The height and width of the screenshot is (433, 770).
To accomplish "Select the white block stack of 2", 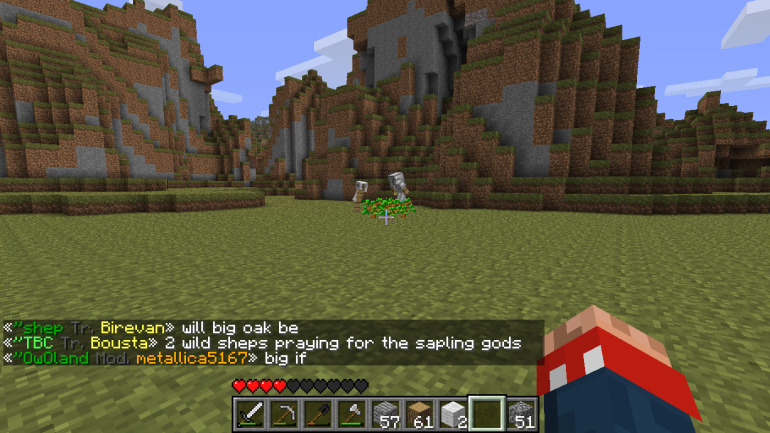I will 454,414.
